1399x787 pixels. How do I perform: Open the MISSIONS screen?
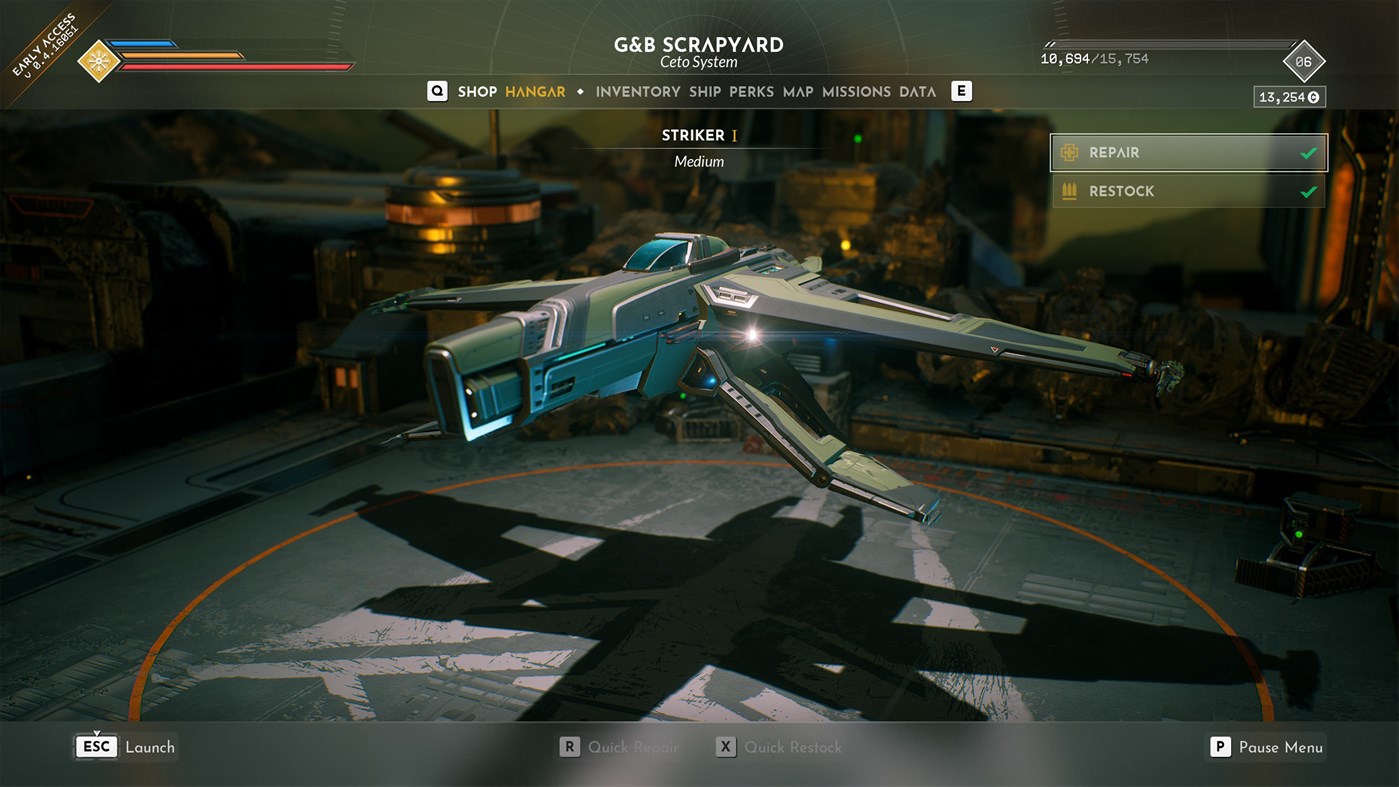click(x=856, y=91)
